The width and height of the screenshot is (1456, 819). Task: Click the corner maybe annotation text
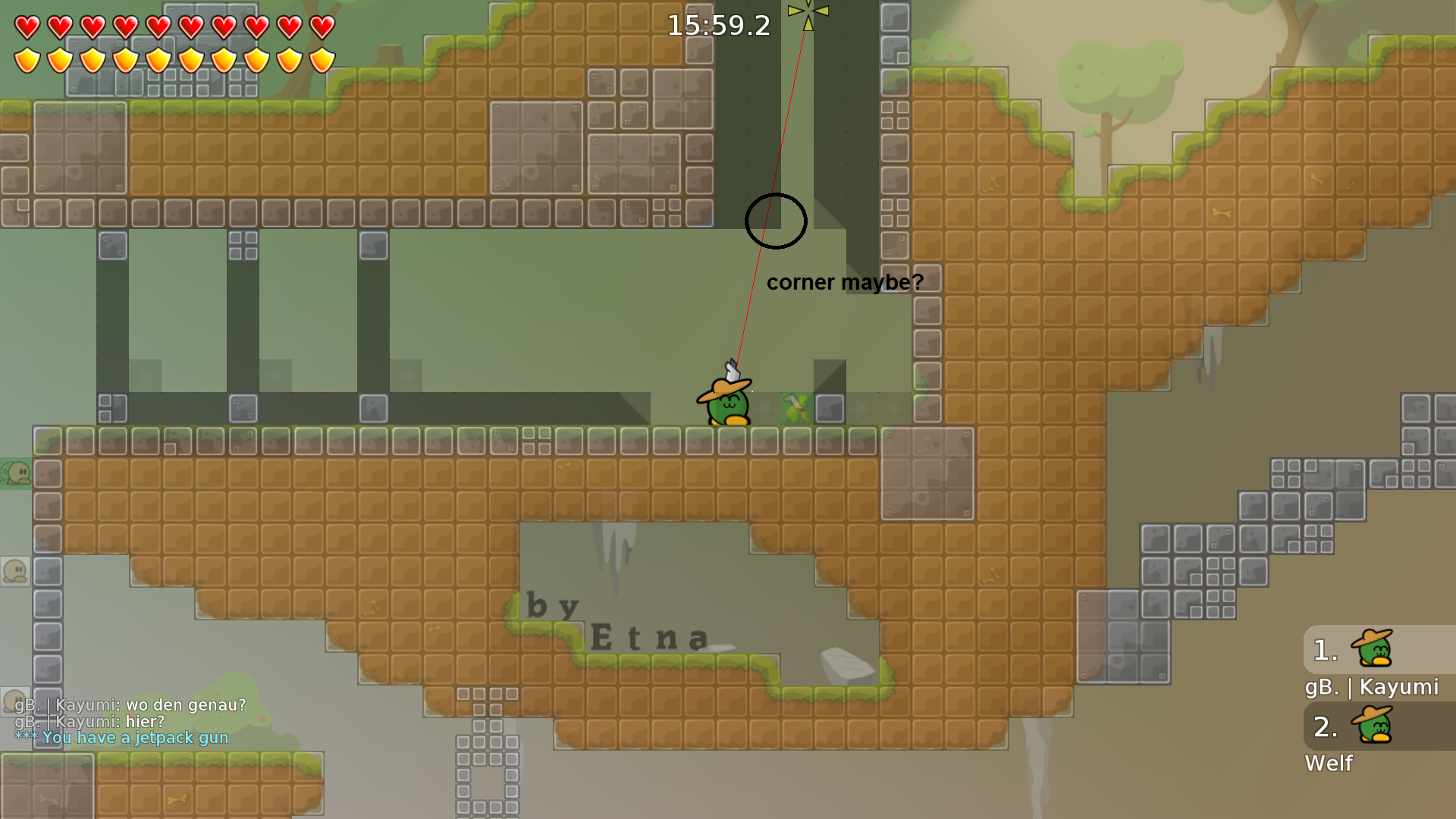(x=846, y=281)
